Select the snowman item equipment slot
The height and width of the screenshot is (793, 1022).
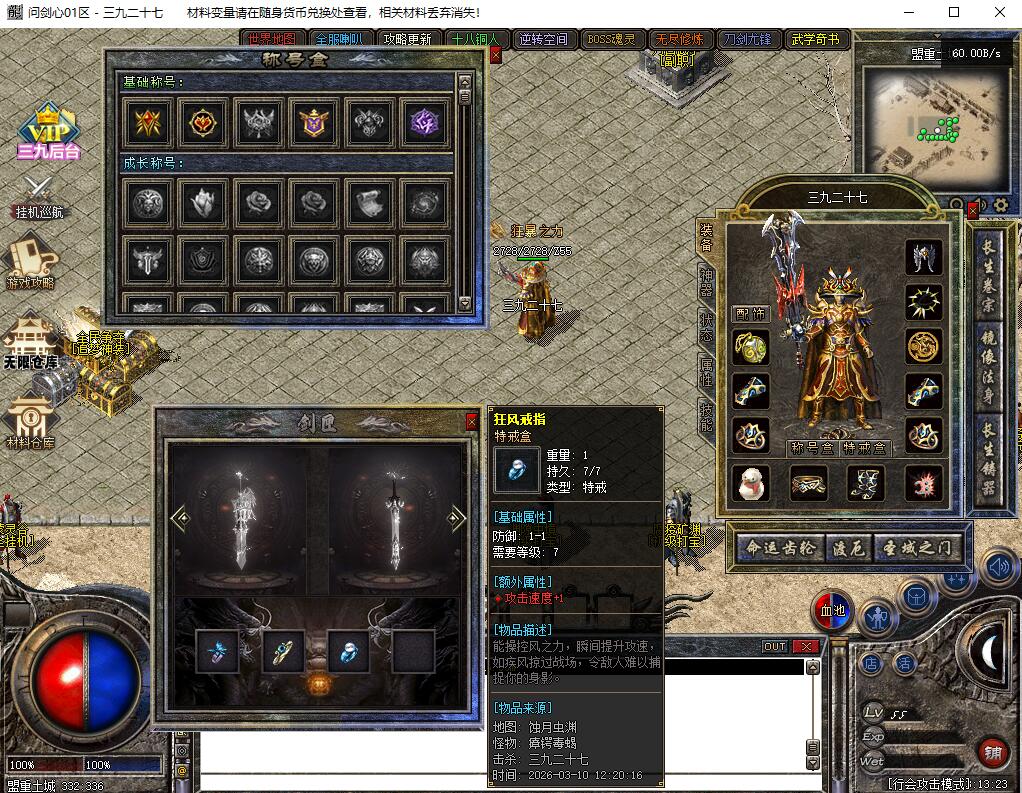(749, 483)
